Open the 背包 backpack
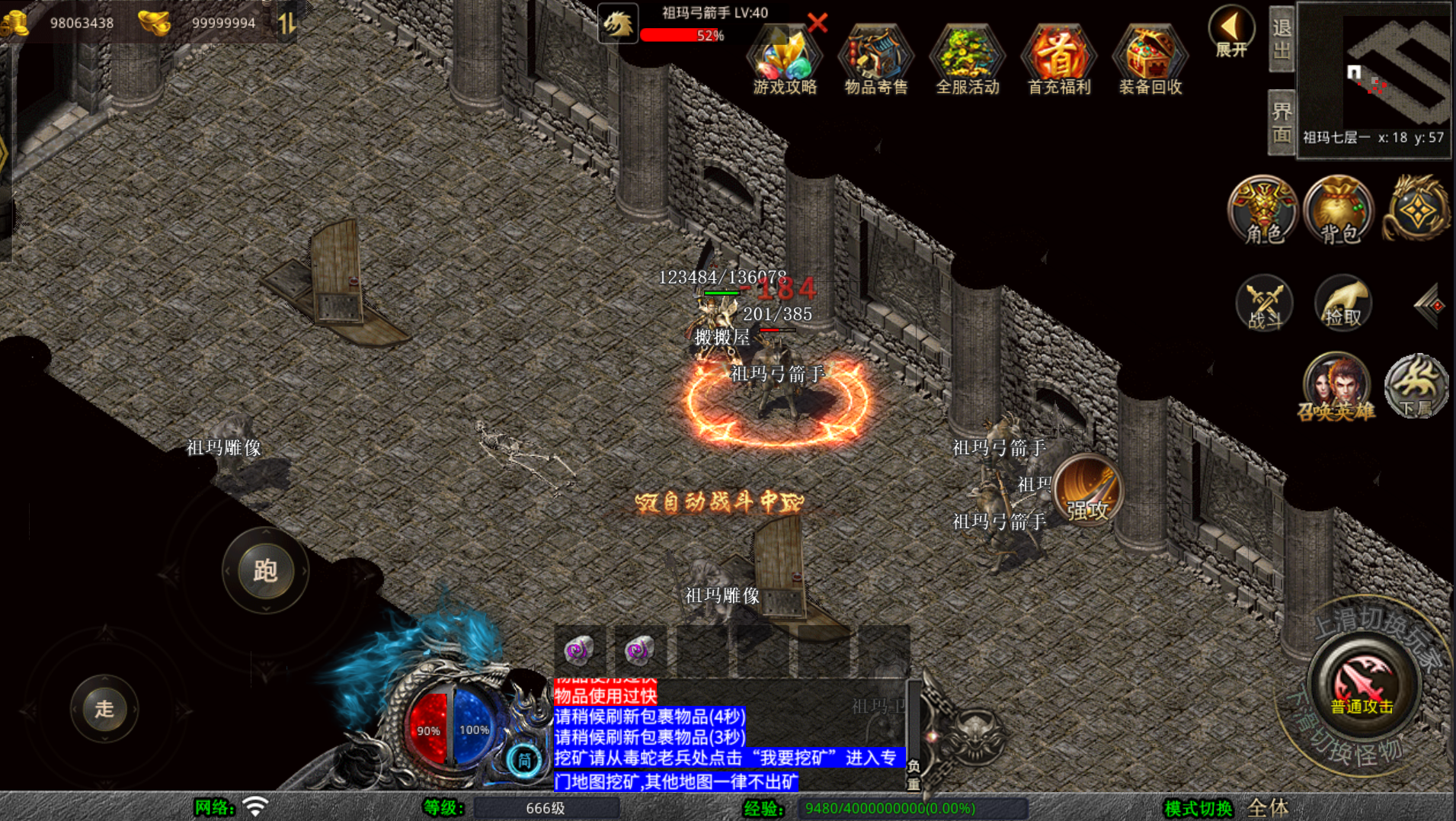Viewport: 1456px width, 821px height. point(1339,210)
